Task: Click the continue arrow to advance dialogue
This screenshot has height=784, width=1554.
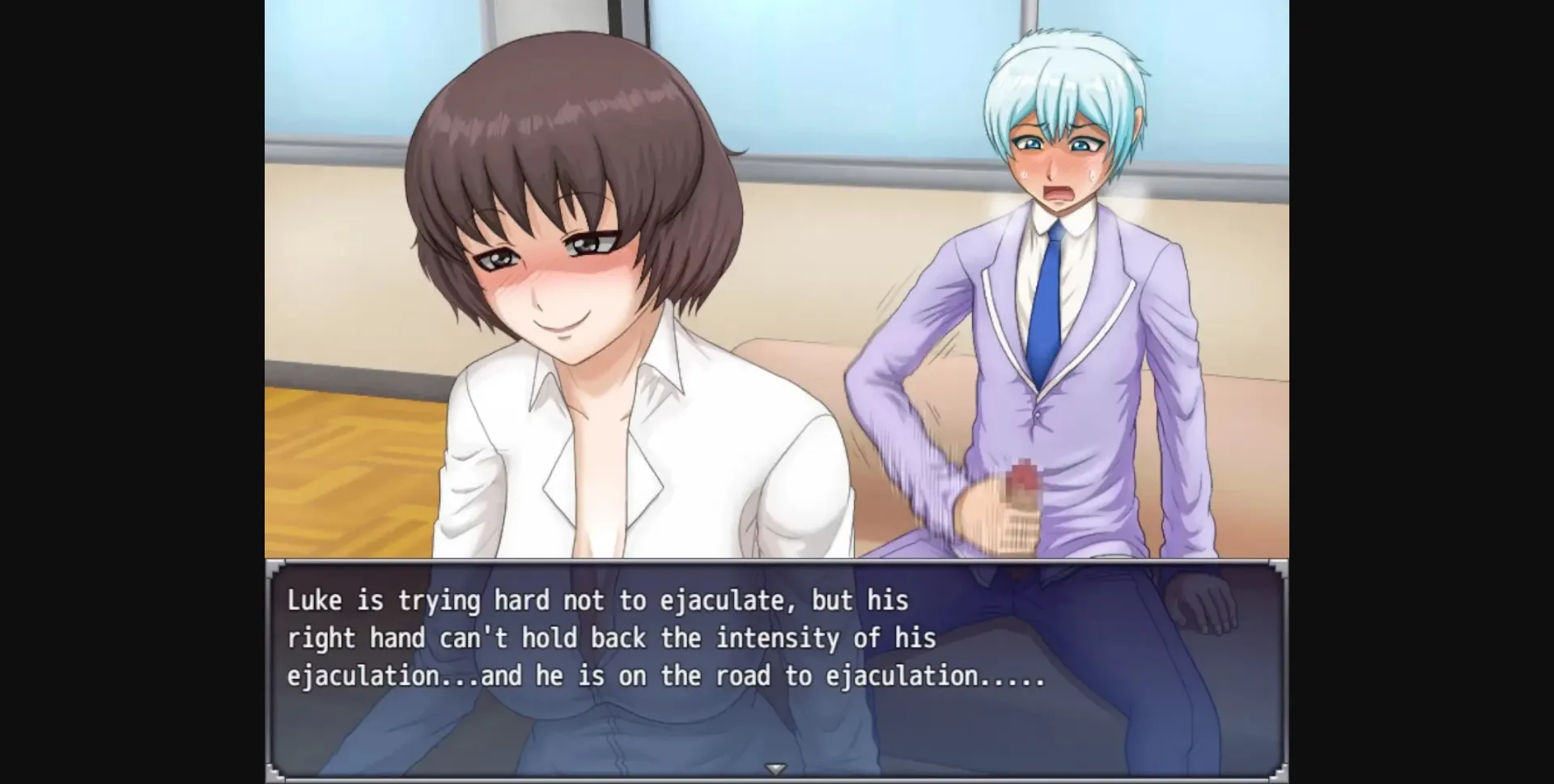Action: 776,770
